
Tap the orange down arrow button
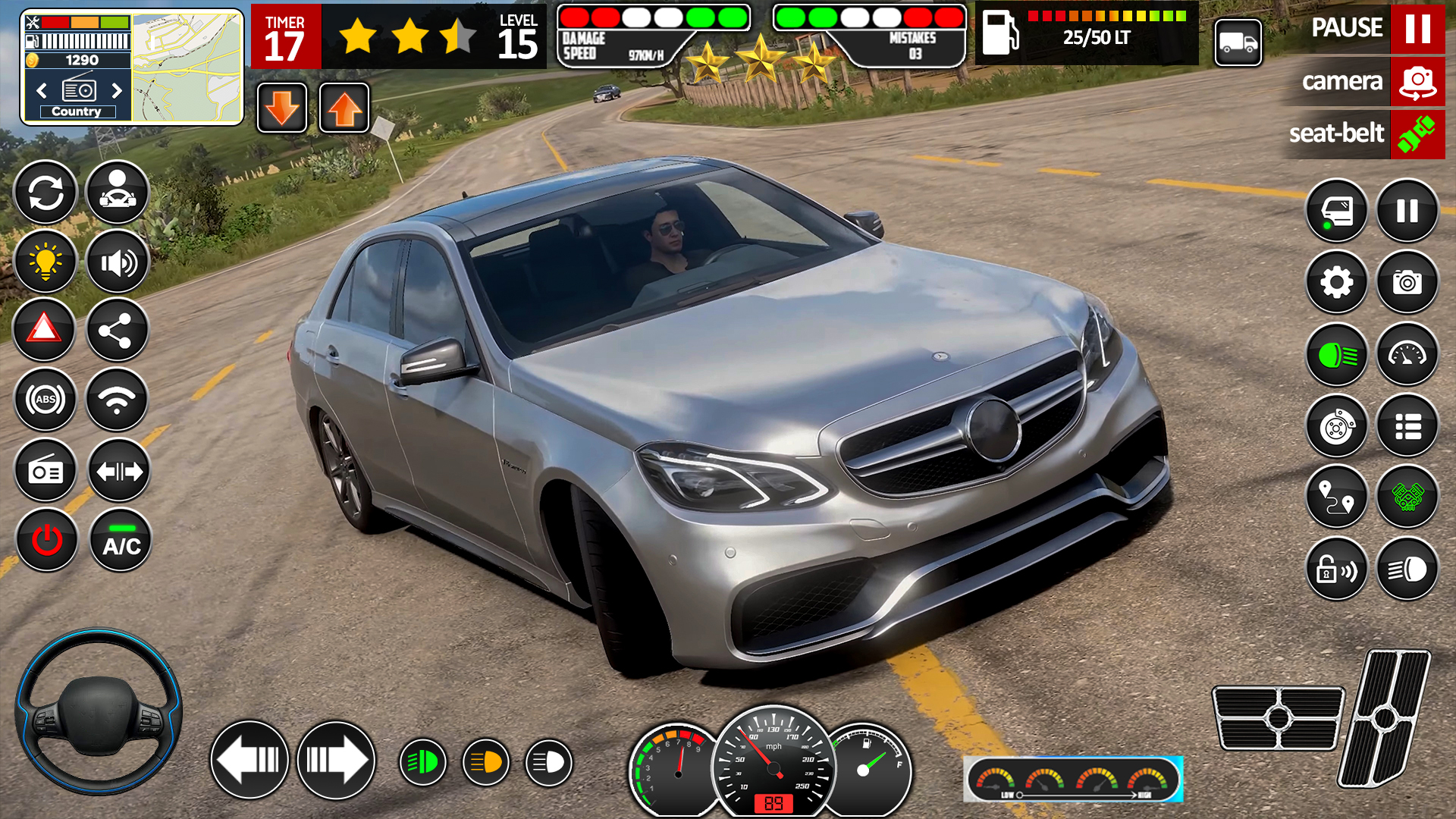[x=282, y=108]
